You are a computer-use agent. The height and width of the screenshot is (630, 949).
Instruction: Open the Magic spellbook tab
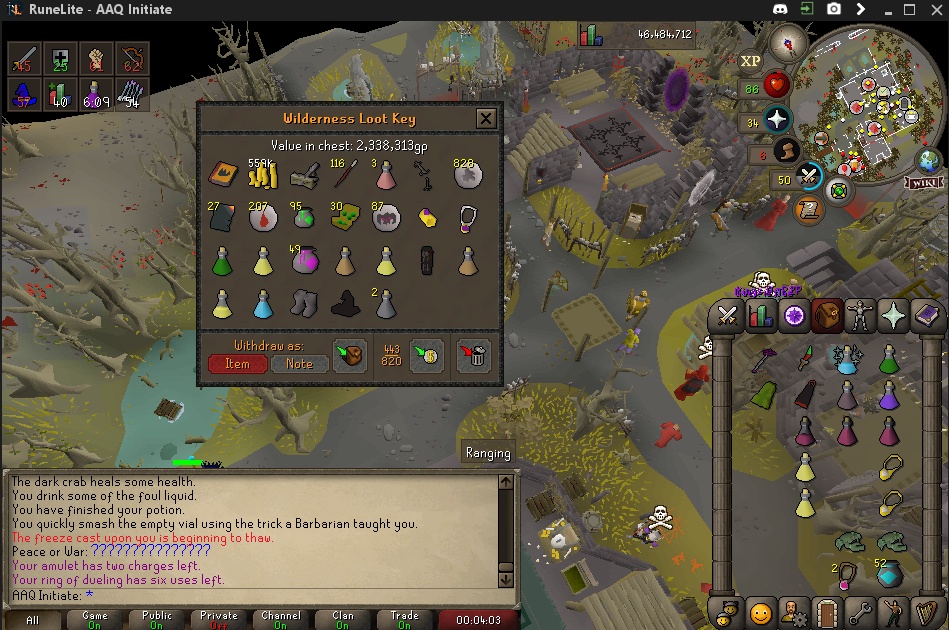[x=927, y=317]
